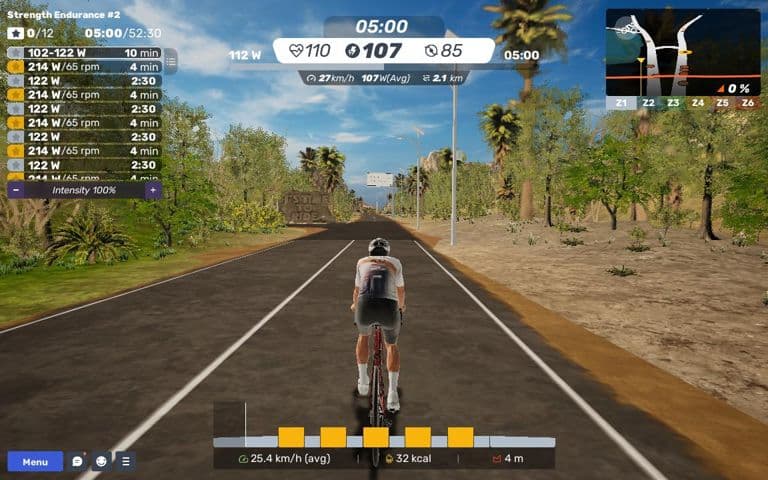The image size is (768, 480).
Task: Decrease workout intensity with the minus button
Action: [x=16, y=189]
